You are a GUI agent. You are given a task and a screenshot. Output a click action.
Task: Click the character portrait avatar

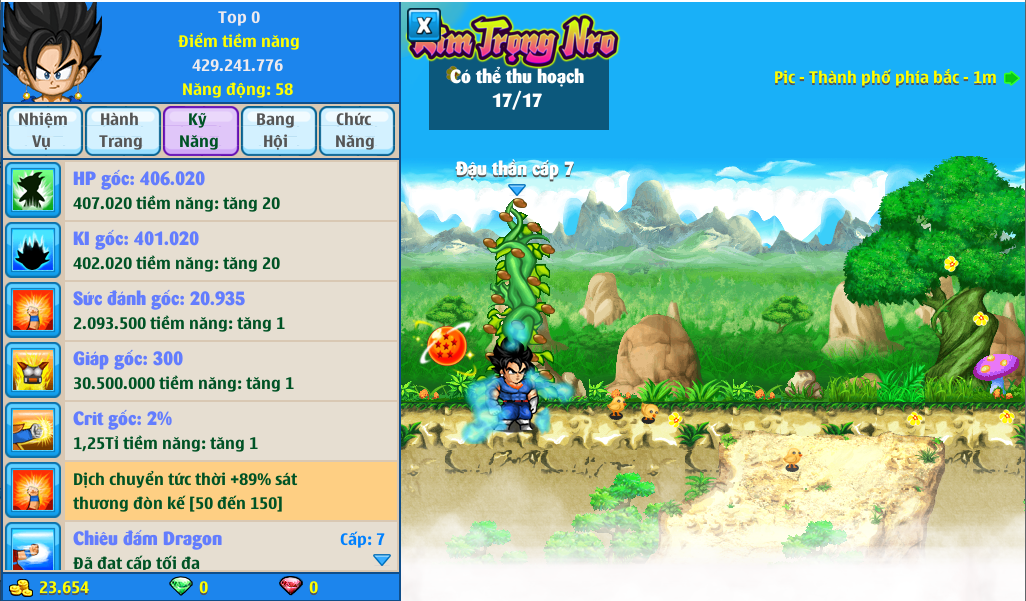tap(50, 52)
